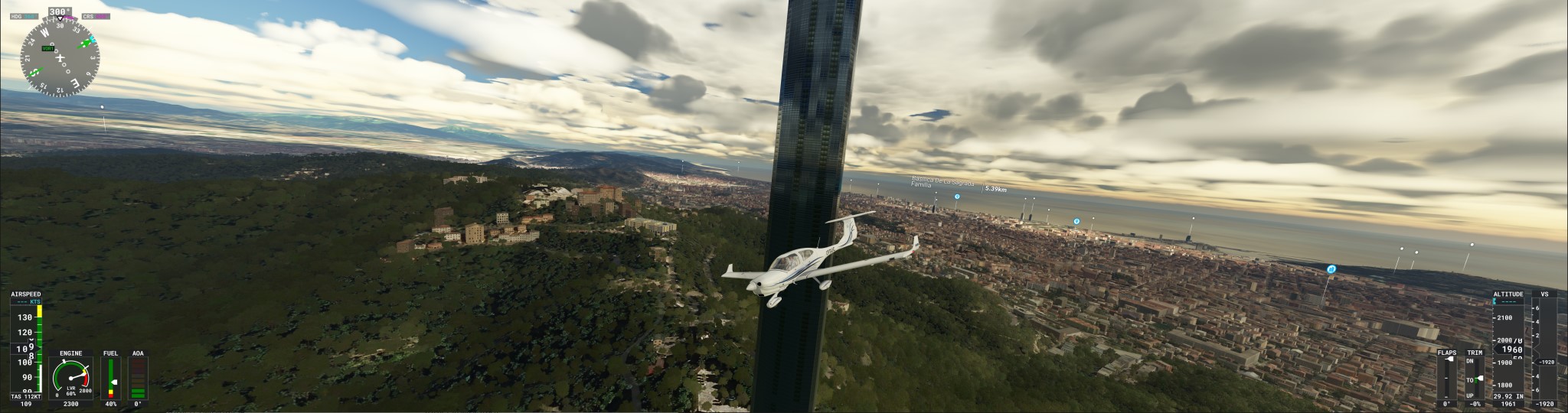Select the blue building-icon landmark marker
This screenshot has width=1568, height=413.
tap(1331, 269)
